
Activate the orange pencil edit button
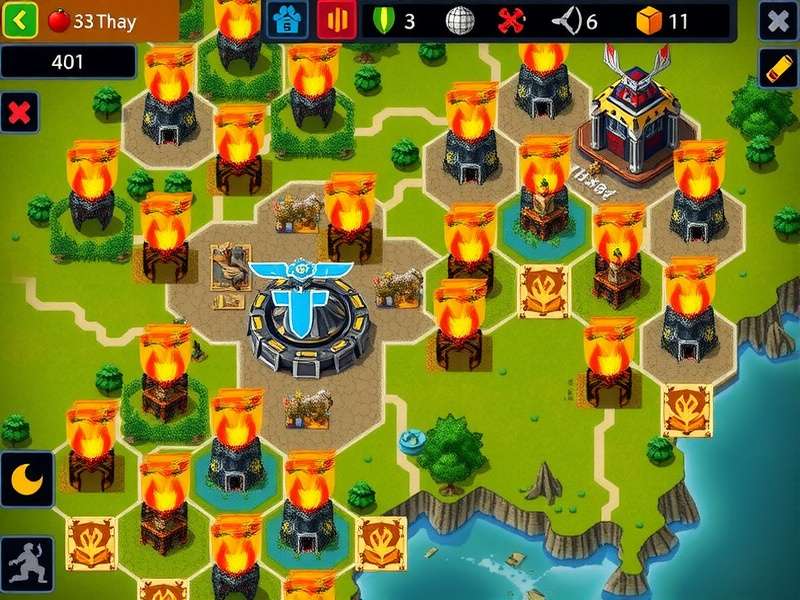click(777, 68)
